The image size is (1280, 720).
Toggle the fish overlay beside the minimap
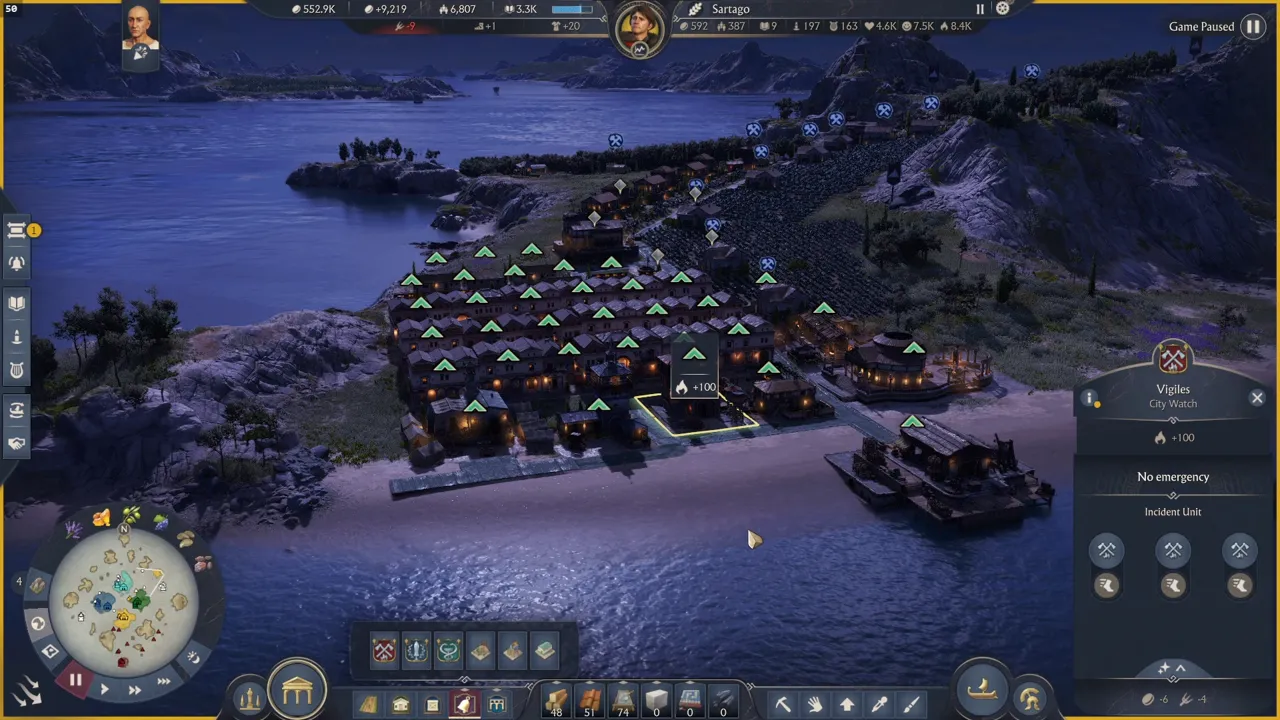click(x=203, y=562)
